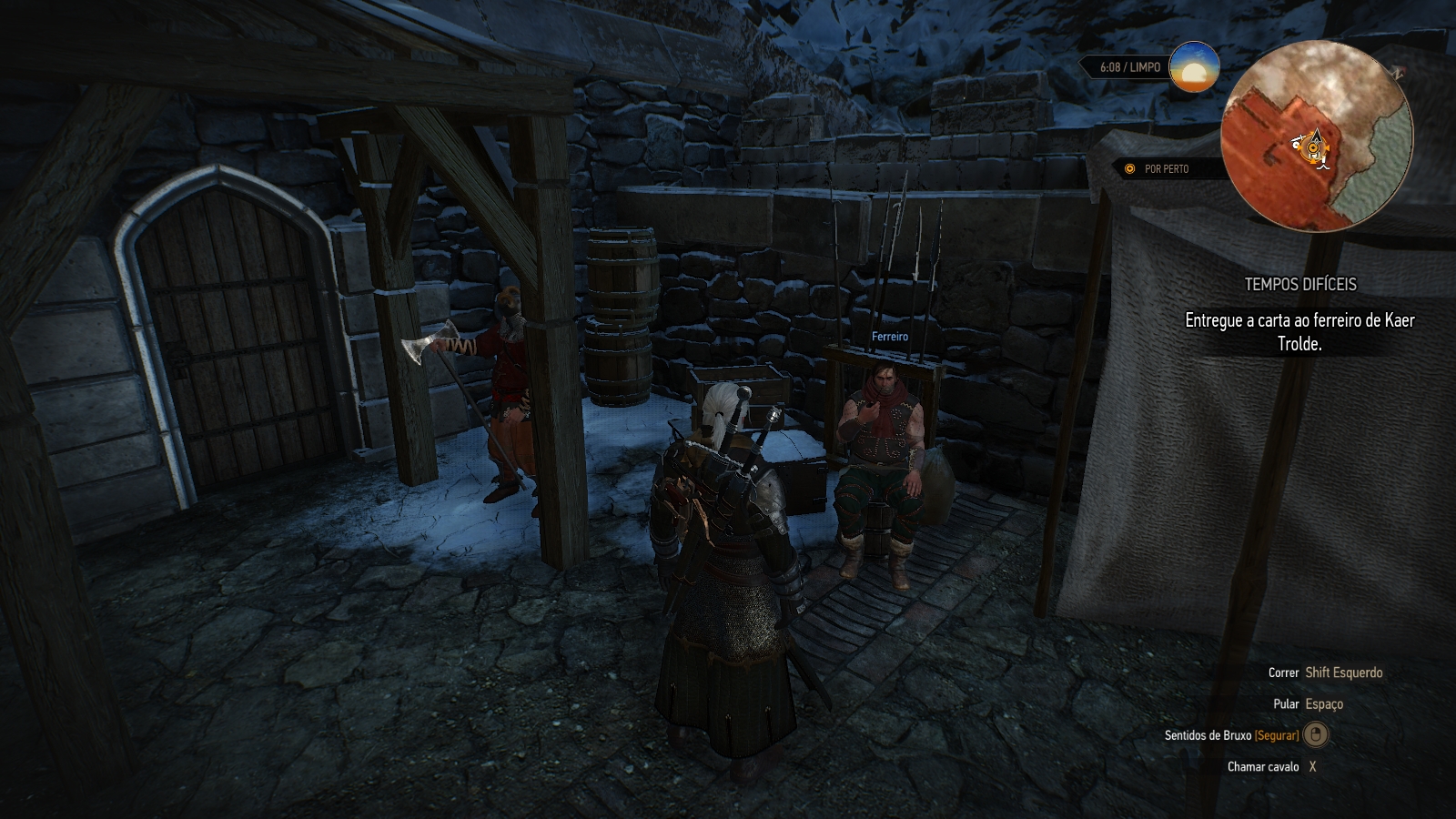Click the Por Perto nearby marker icon
This screenshot has width=1456, height=819.
pyautogui.click(x=1130, y=169)
